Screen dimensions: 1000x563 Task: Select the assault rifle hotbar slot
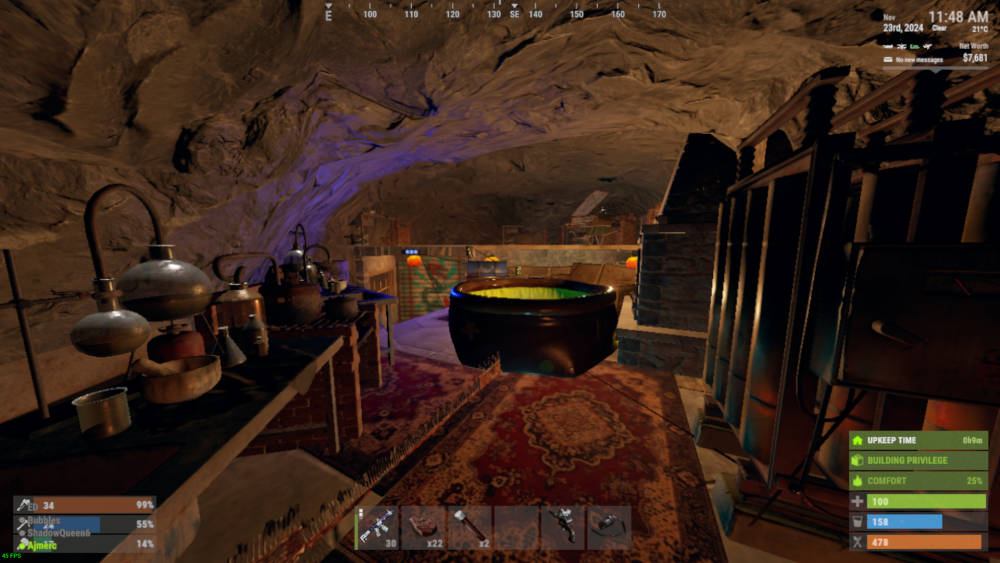[x=378, y=526]
